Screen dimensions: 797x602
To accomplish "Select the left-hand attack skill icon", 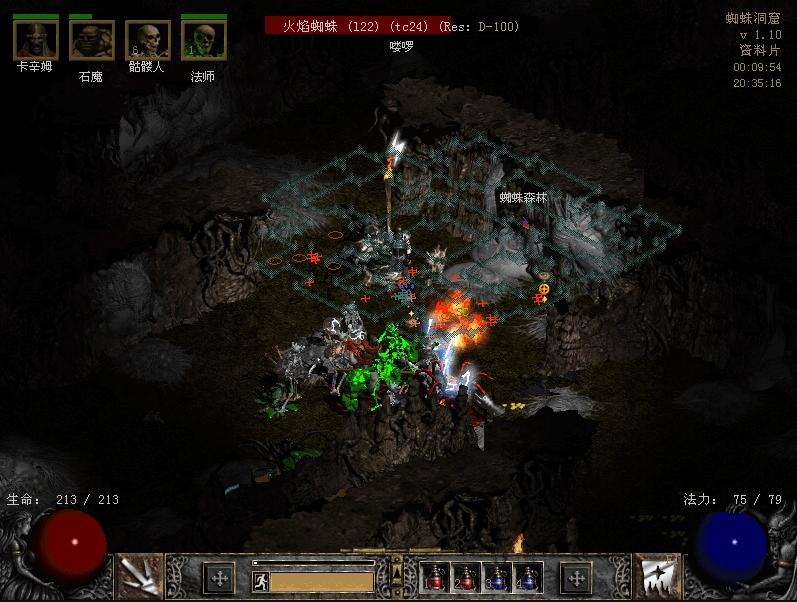I will coord(139,577).
